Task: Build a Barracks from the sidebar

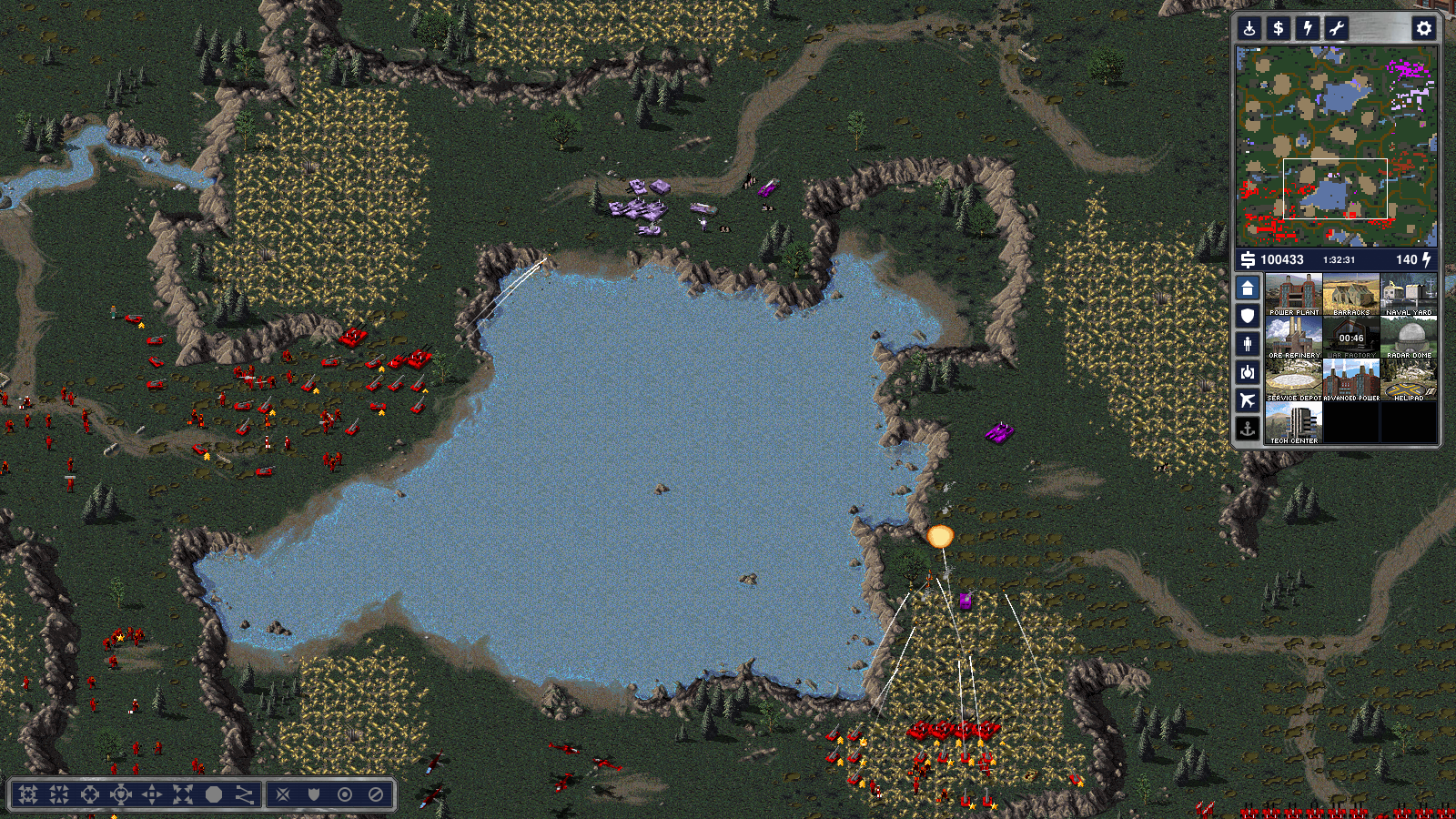Action: [x=1351, y=294]
